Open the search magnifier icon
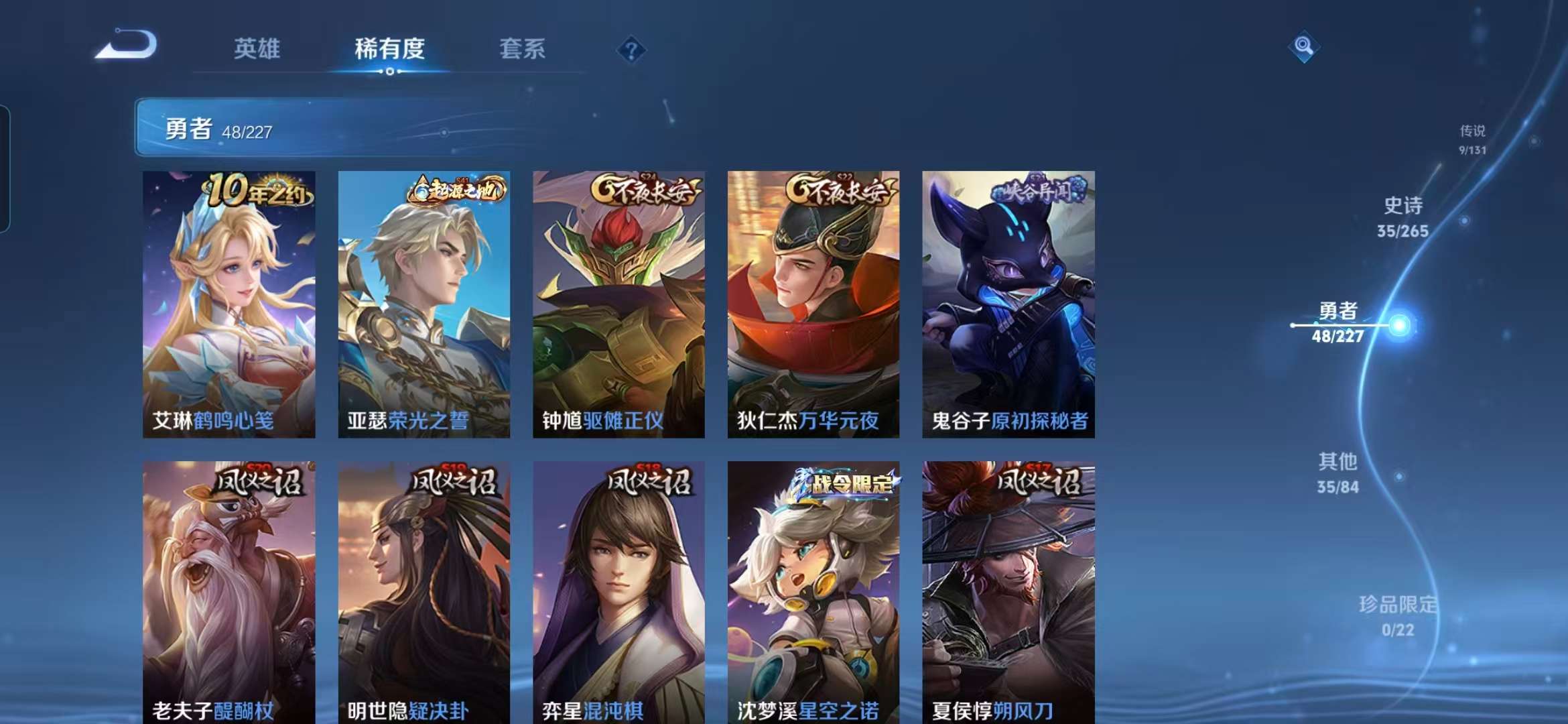The height and width of the screenshot is (724, 1568). (1303, 46)
